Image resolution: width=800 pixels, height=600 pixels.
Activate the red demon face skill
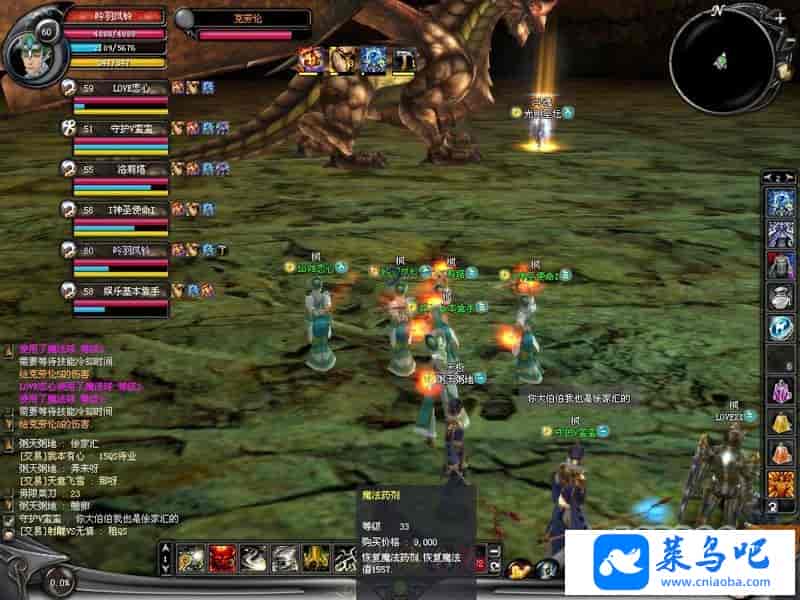[x=221, y=558]
